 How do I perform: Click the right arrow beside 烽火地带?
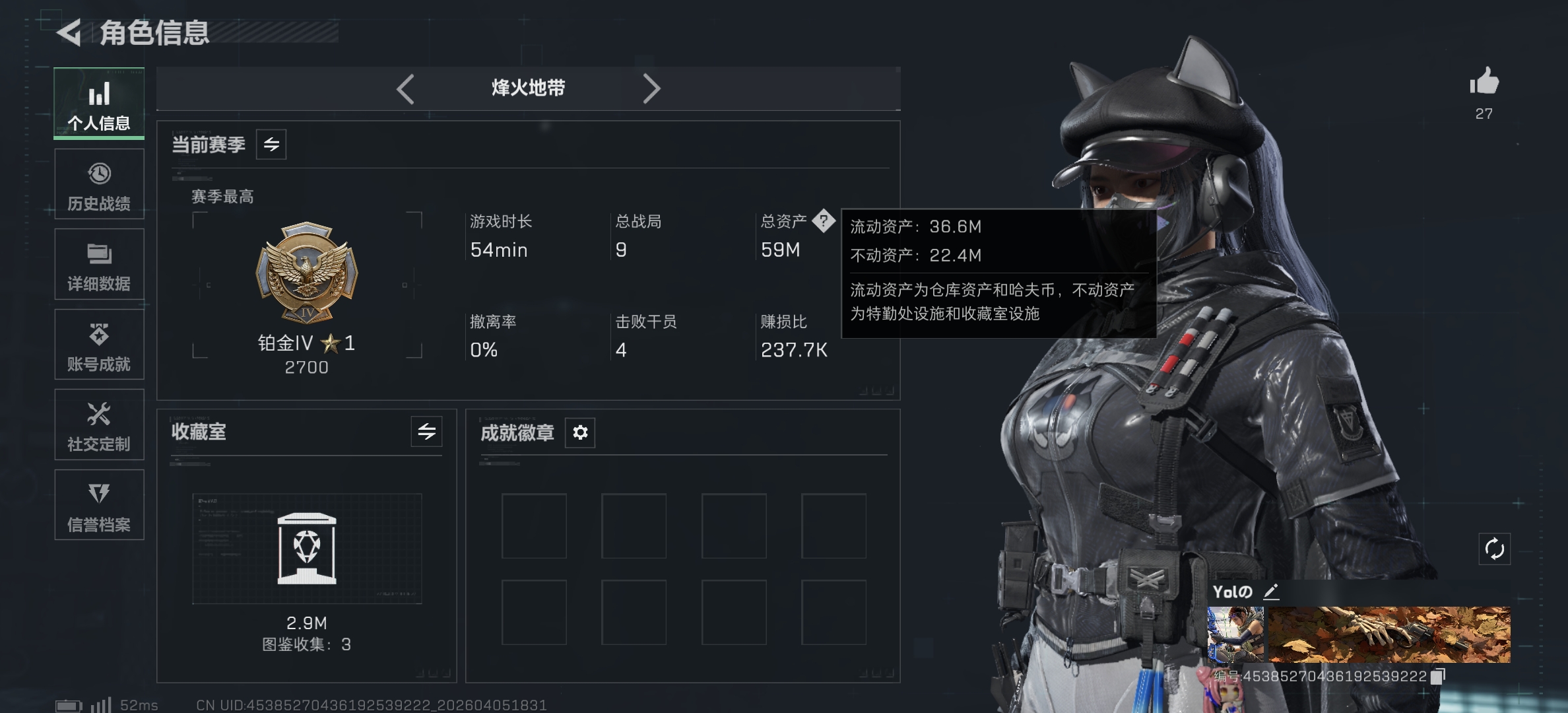click(x=652, y=88)
